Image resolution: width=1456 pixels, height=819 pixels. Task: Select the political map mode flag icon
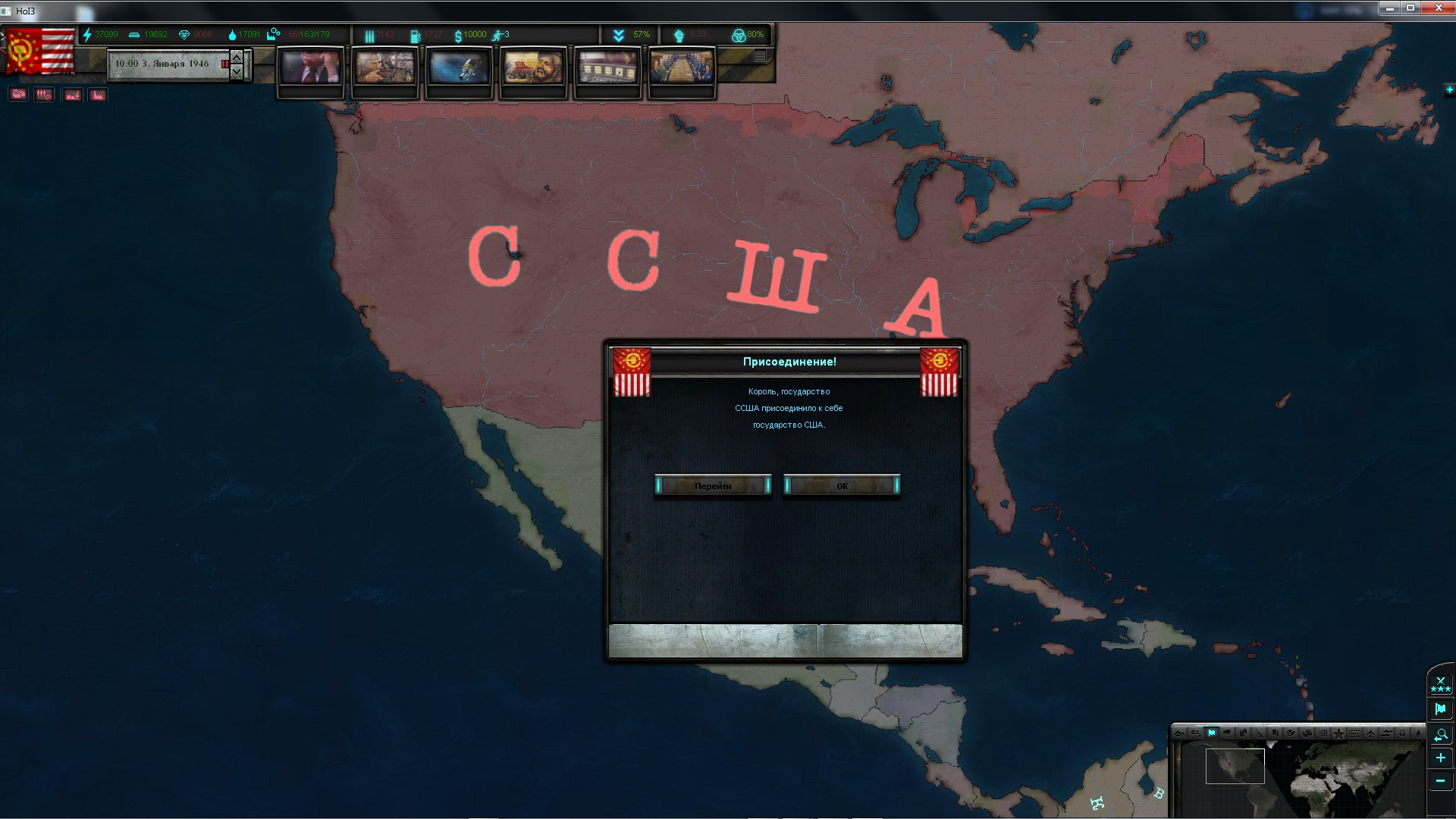(1213, 734)
